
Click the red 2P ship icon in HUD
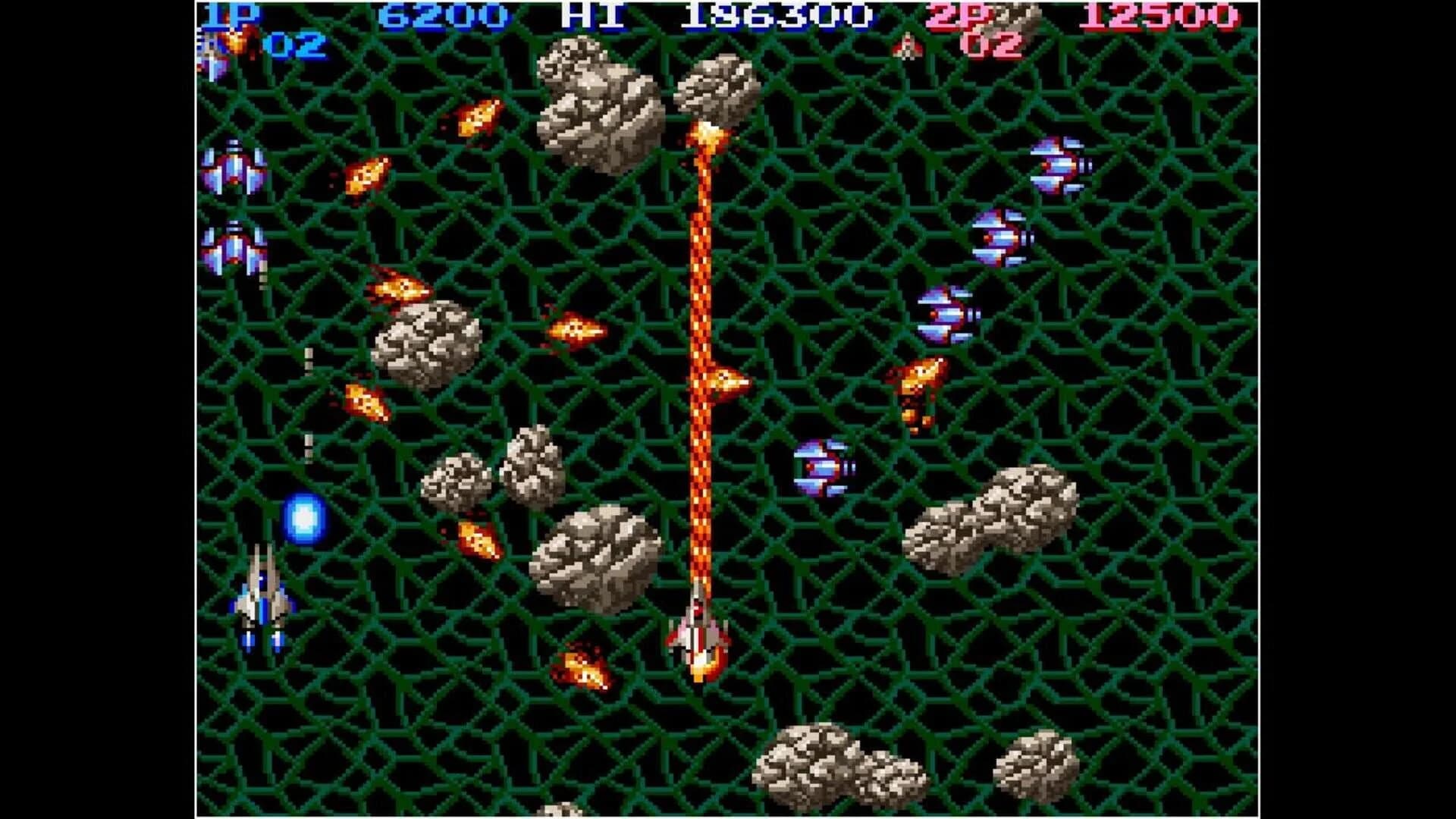click(x=908, y=44)
